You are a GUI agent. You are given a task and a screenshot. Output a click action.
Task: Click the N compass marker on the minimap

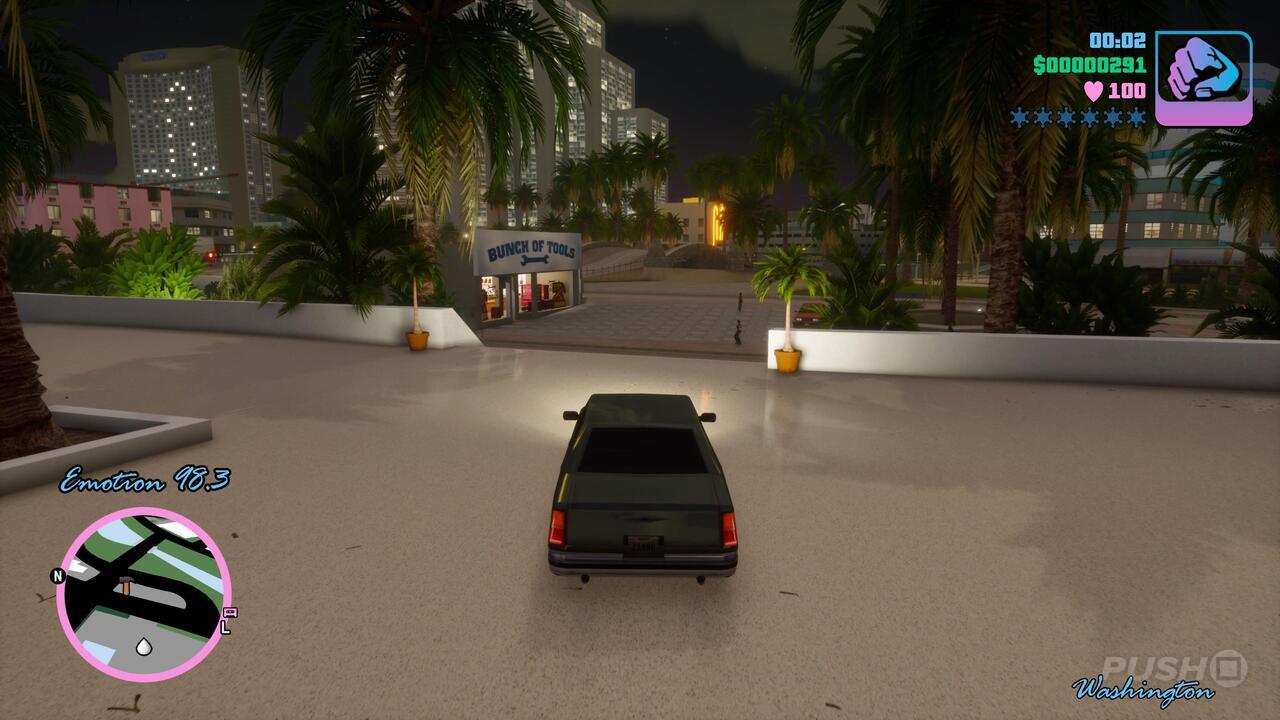click(58, 575)
